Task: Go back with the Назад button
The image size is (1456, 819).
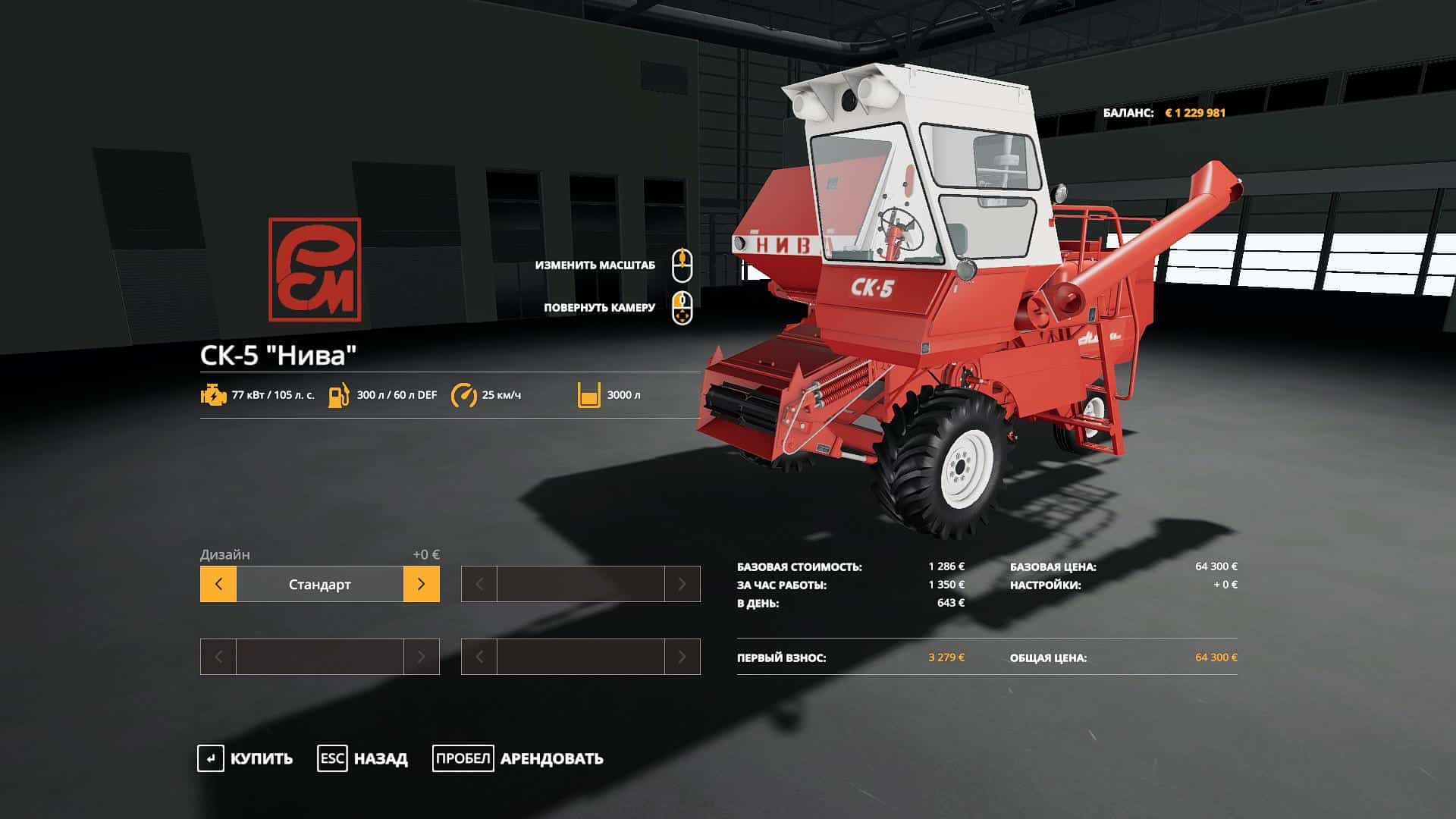Action: [x=362, y=758]
